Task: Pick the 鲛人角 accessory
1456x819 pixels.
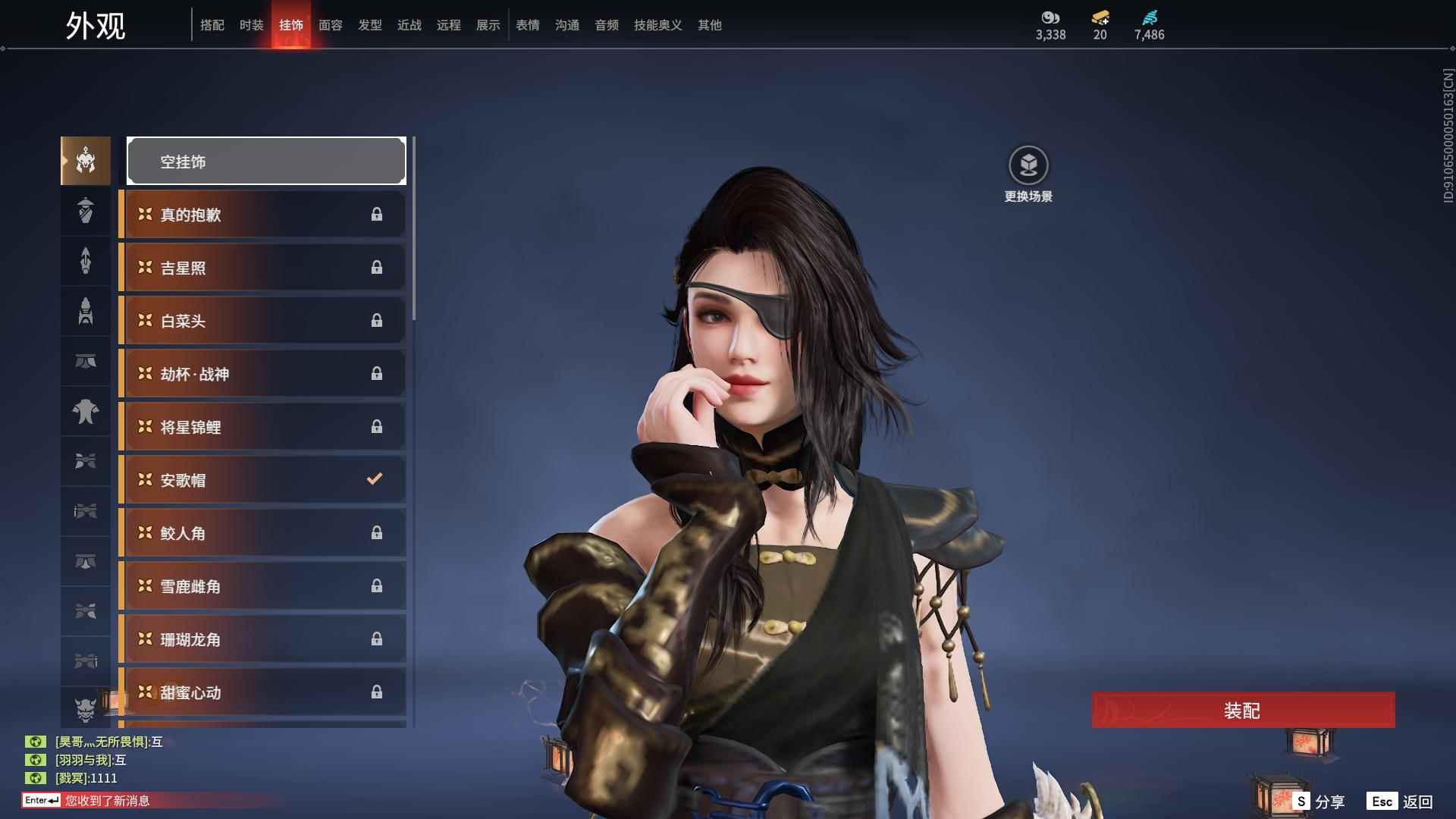Action: click(263, 533)
